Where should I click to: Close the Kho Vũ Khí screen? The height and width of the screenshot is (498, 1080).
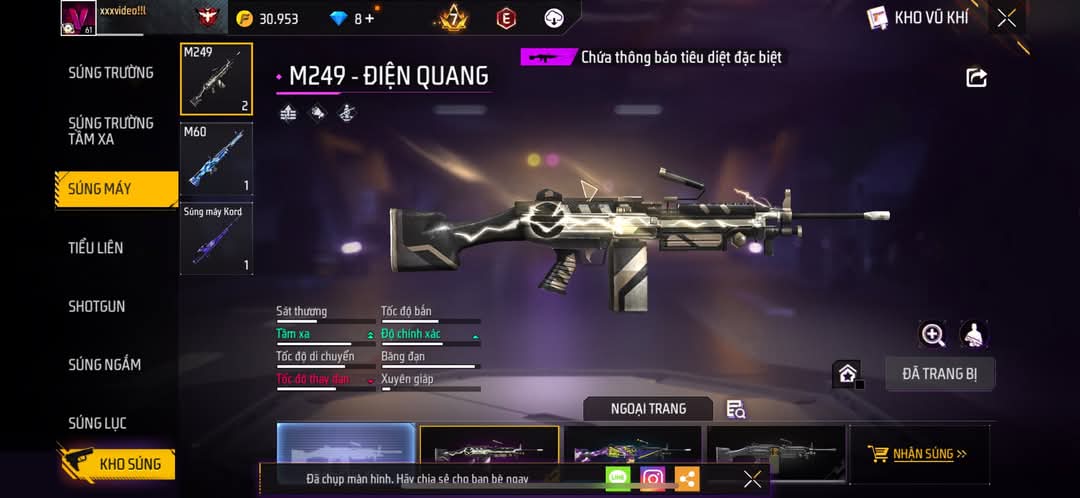(1006, 18)
